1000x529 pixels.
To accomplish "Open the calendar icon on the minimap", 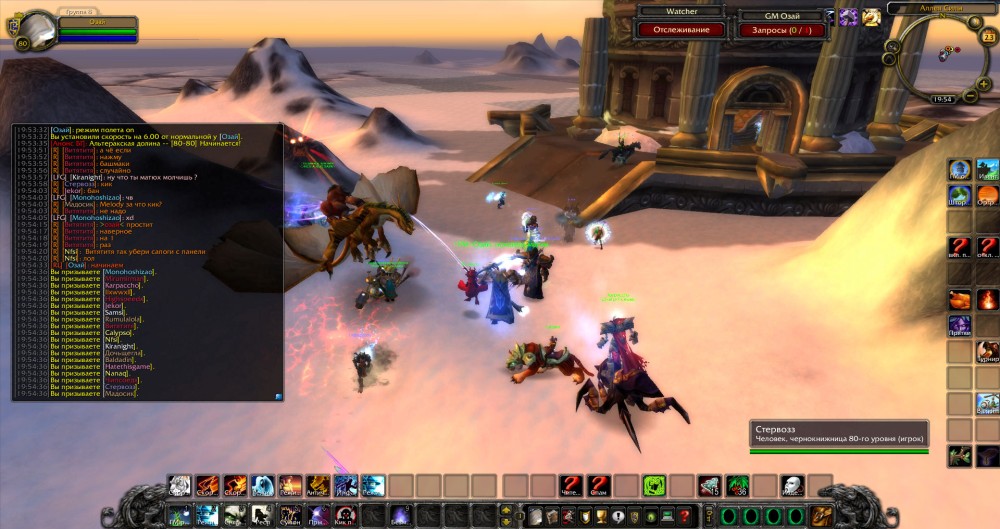I will [989, 37].
